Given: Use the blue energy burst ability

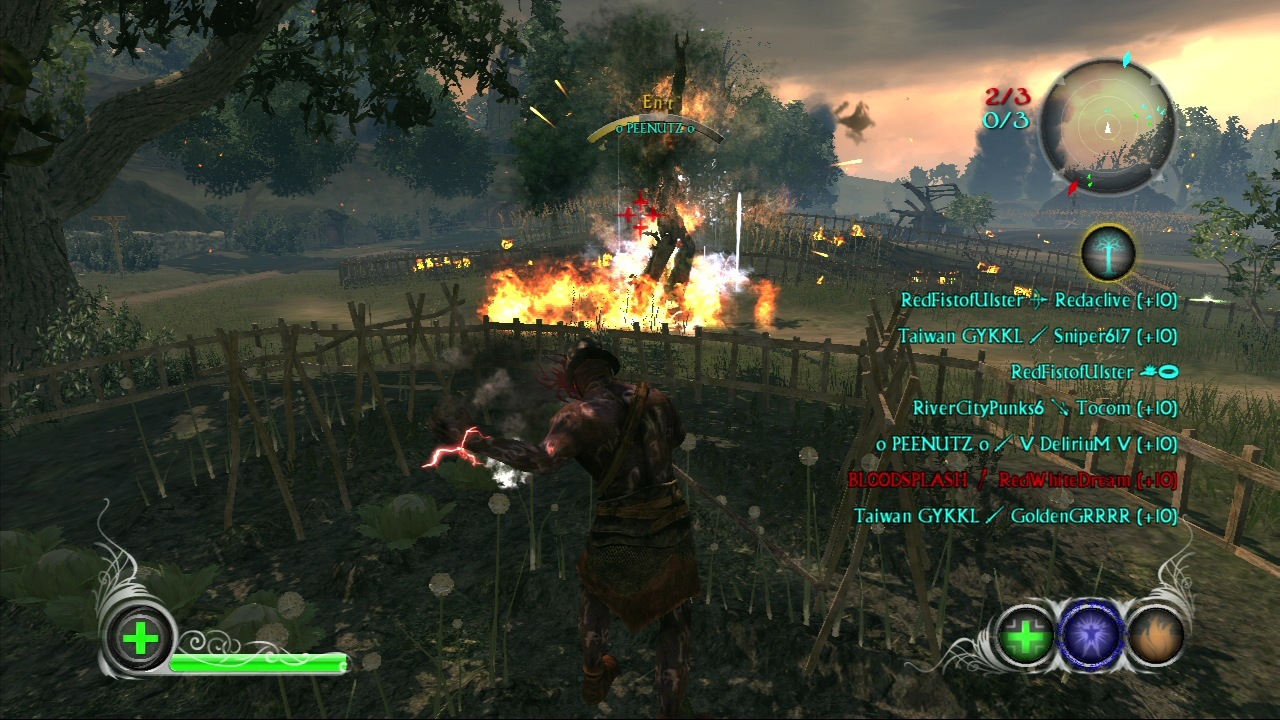Looking at the screenshot, I should click(x=1091, y=636).
